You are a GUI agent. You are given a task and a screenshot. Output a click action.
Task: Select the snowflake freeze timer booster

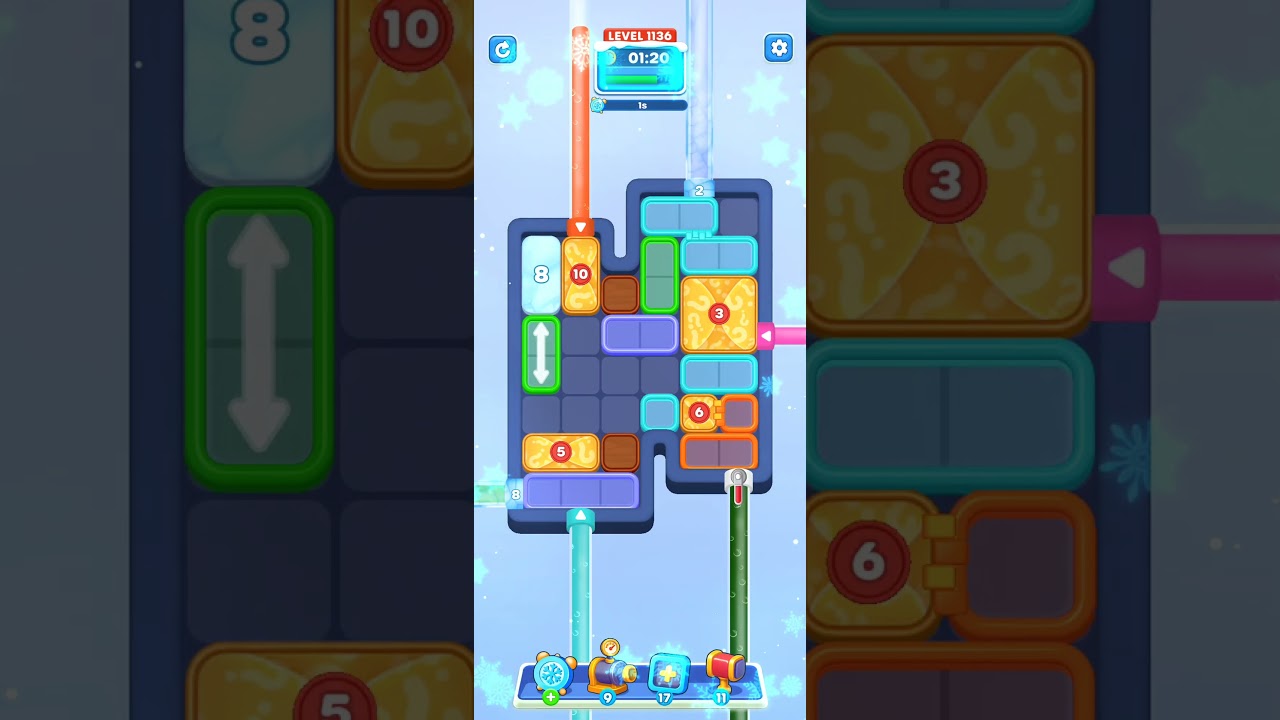(x=555, y=675)
